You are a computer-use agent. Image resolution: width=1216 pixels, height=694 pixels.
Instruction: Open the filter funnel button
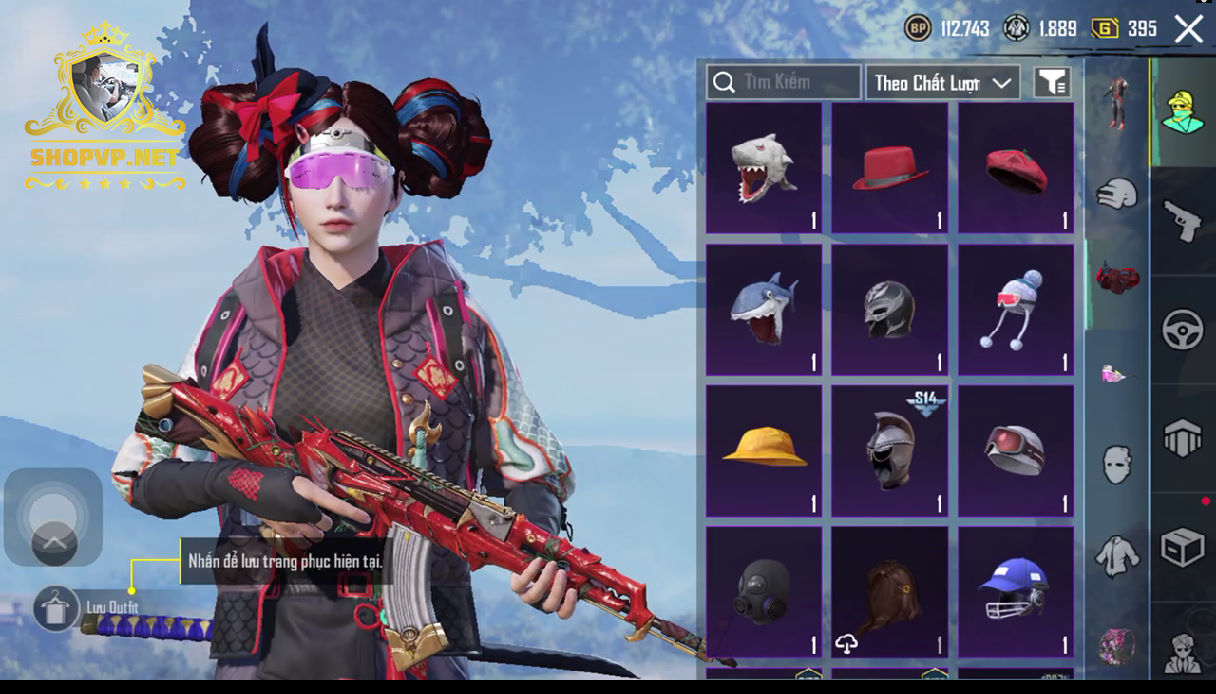(1052, 83)
